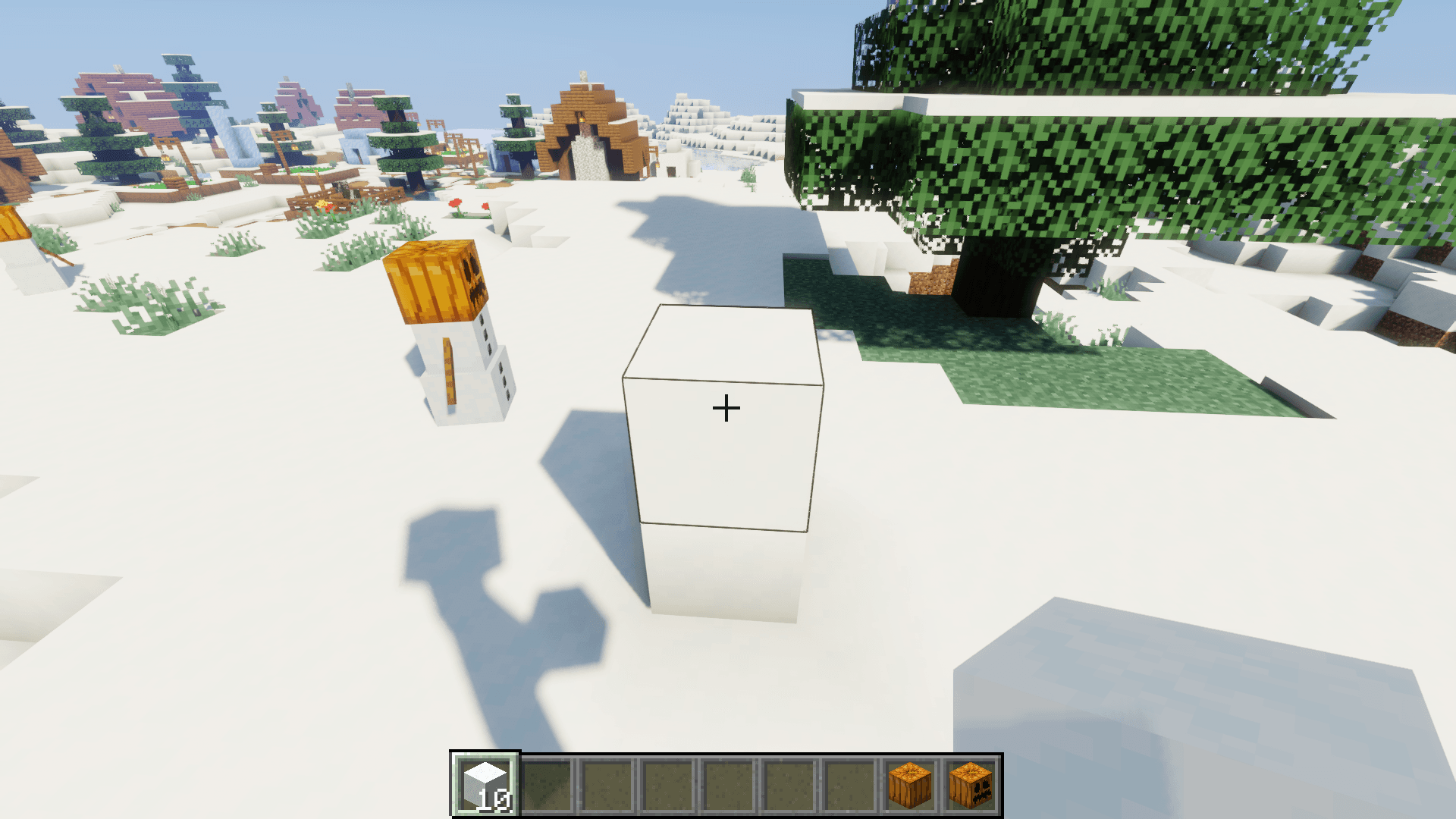Click the item count badge showing 10
Image resolution: width=1456 pixels, height=819 pixels.
point(494,799)
